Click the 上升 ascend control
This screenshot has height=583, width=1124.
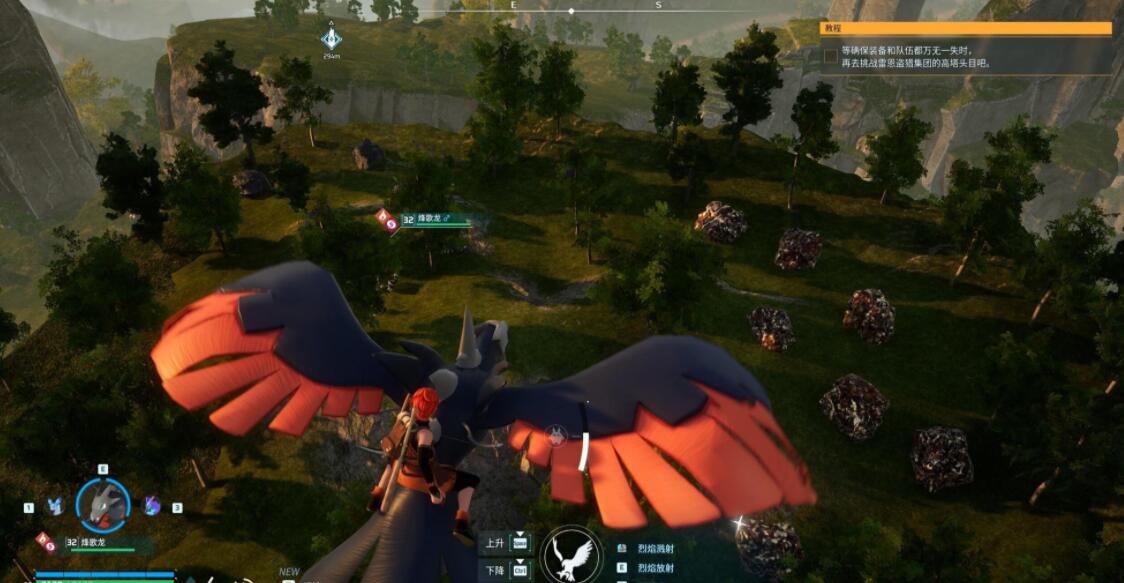(x=505, y=543)
